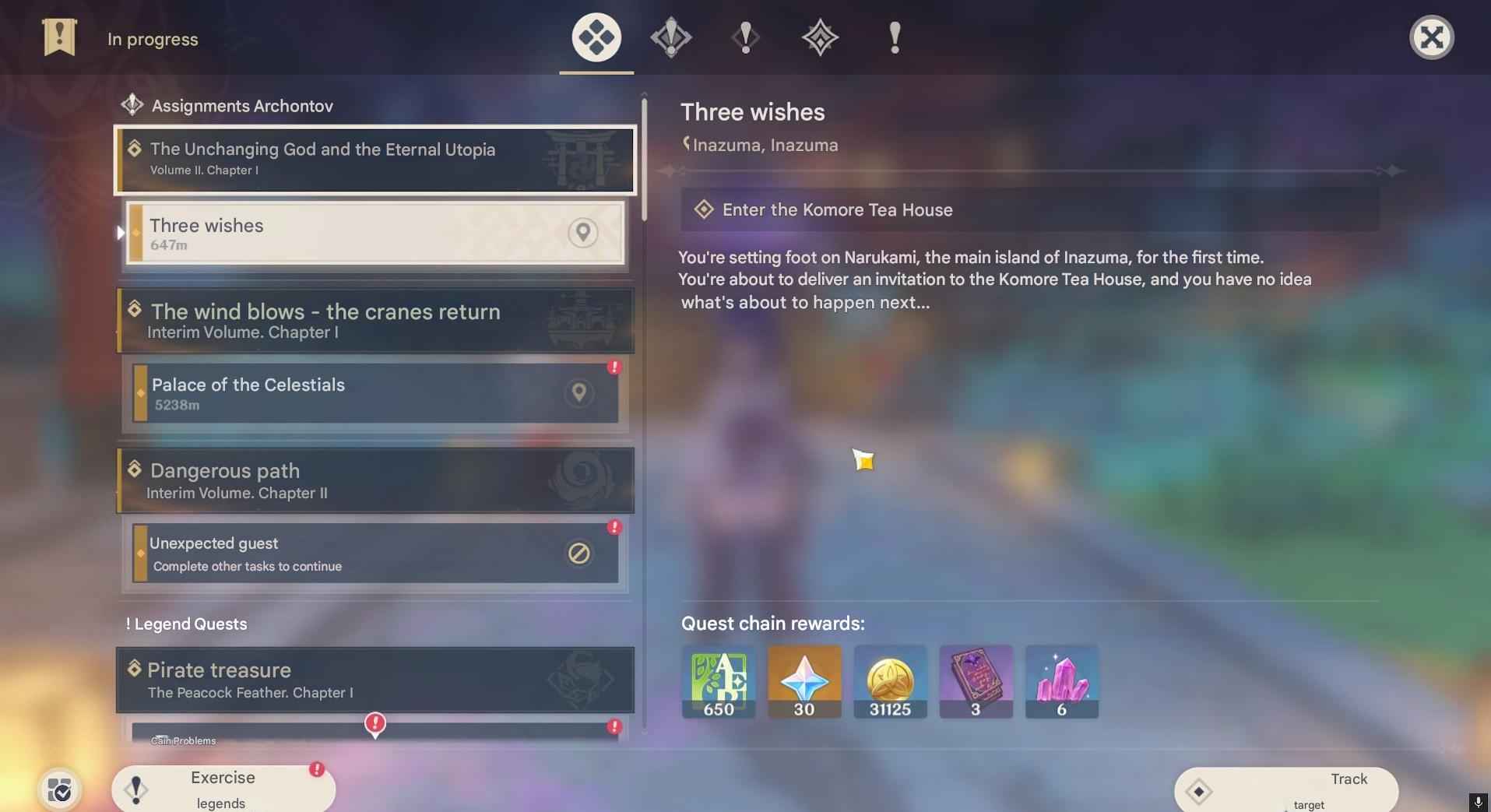Toggle tracking with the Track target button

[1285, 788]
